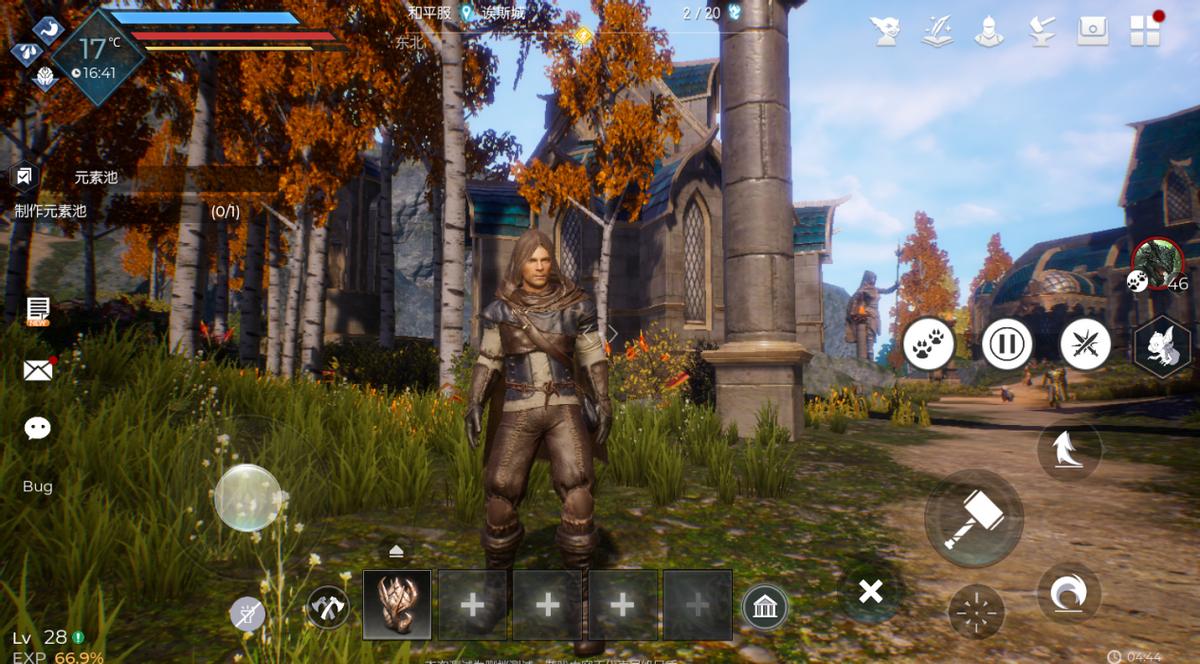This screenshot has height=664, width=1200.
Task: Tap the paw print pet button
Action: click(928, 345)
